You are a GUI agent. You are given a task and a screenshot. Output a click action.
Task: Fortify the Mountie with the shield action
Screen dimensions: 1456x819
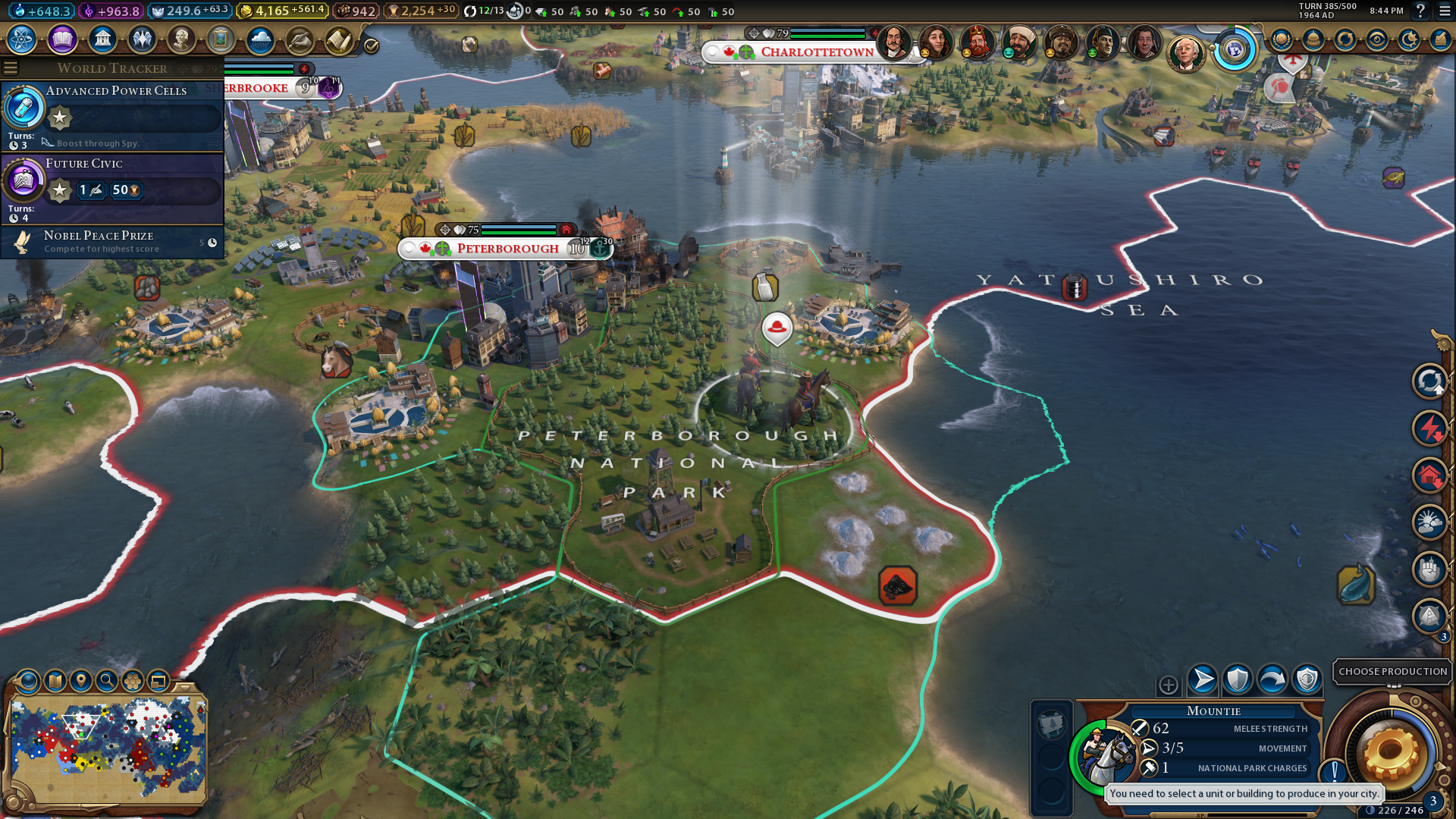tap(1238, 679)
